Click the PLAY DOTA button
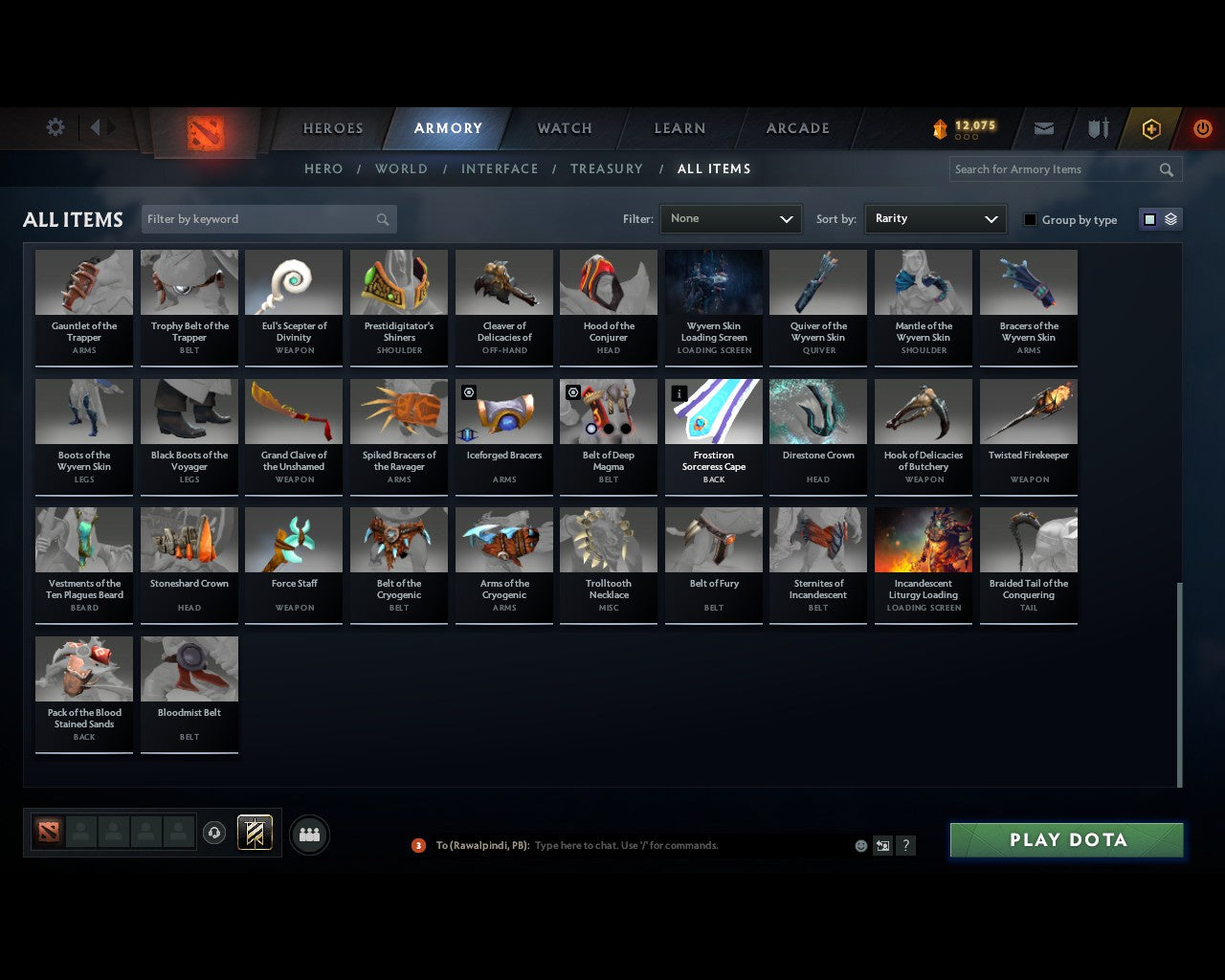 1066,839
